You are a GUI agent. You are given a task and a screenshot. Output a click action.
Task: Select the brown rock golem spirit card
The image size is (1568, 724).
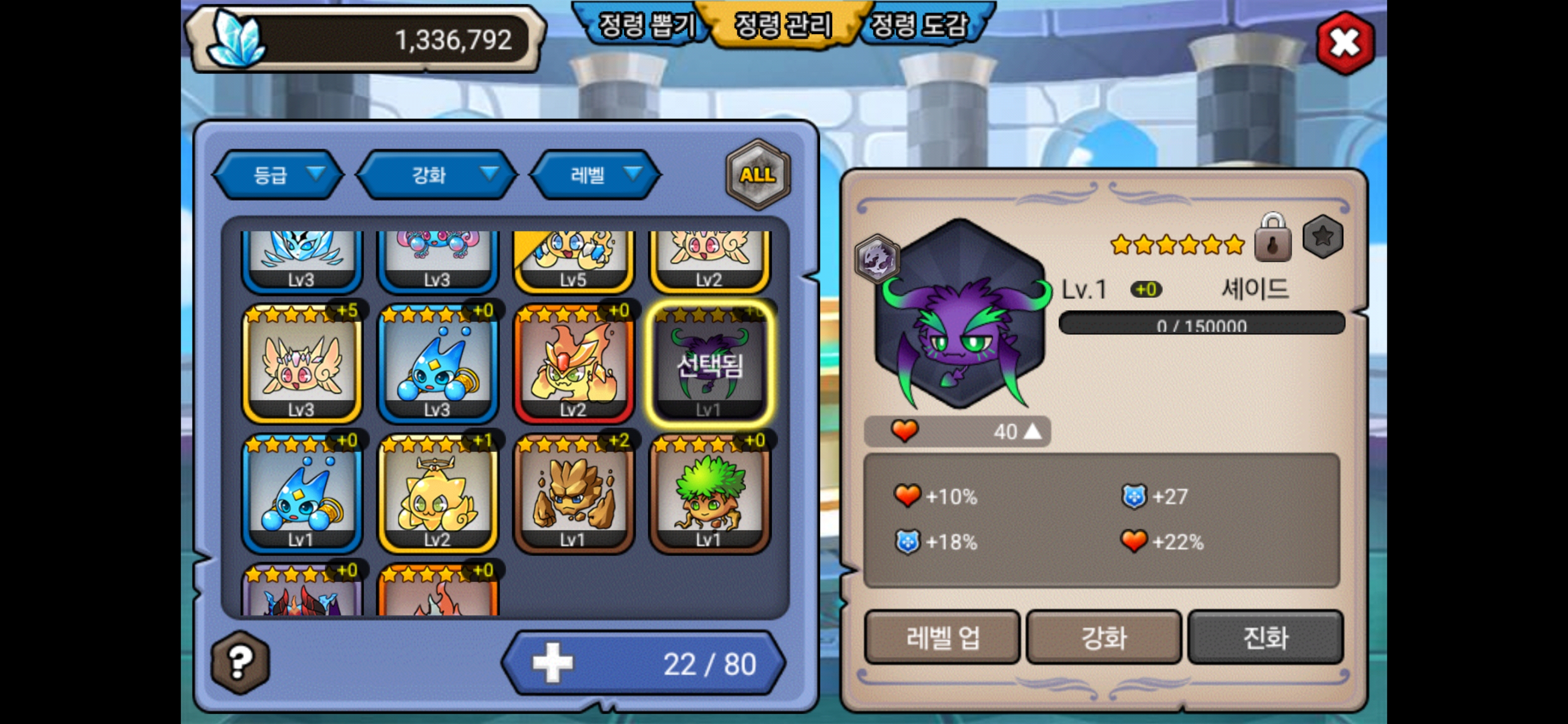coord(573,494)
